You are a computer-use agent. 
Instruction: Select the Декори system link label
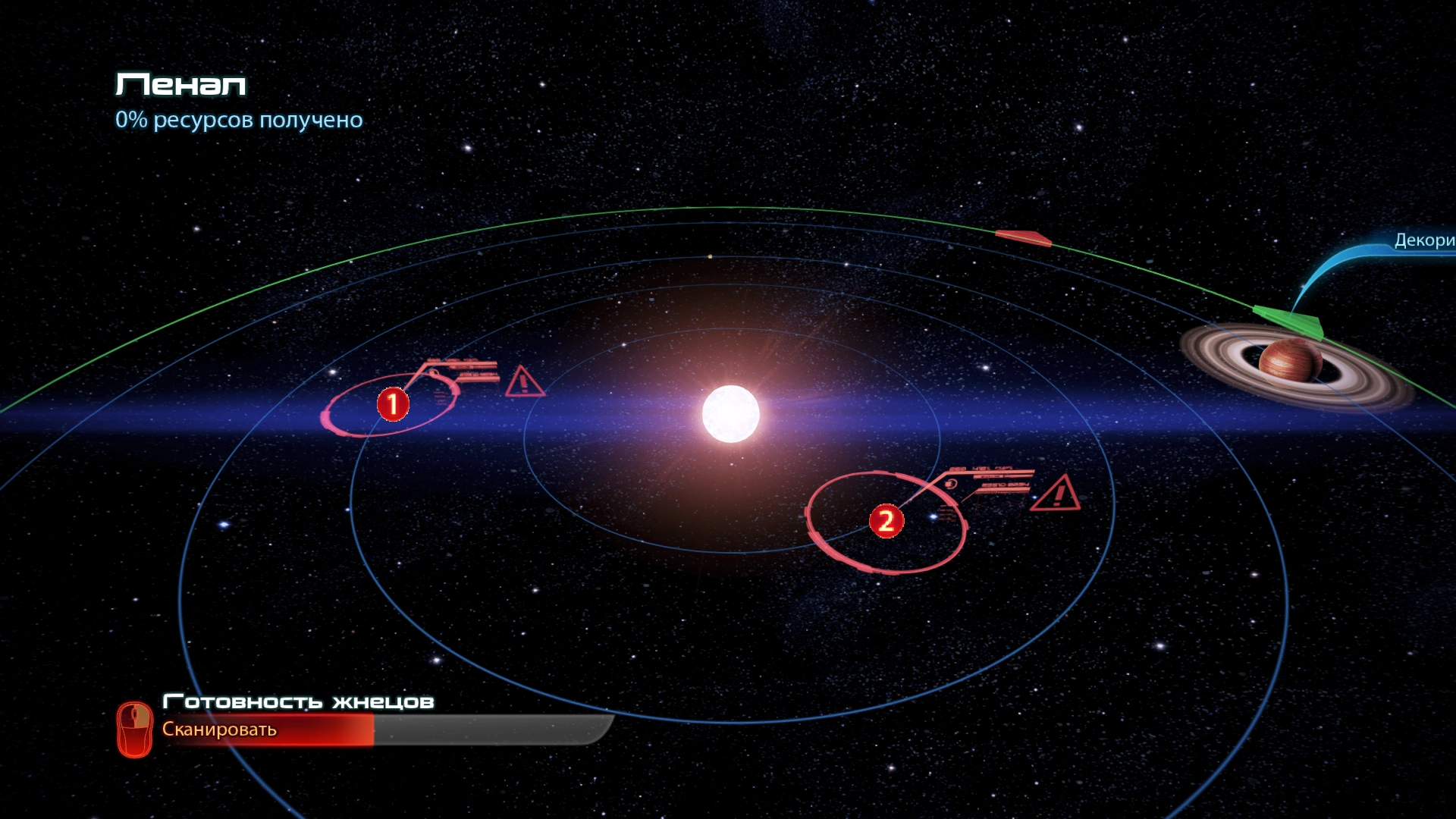point(1423,240)
